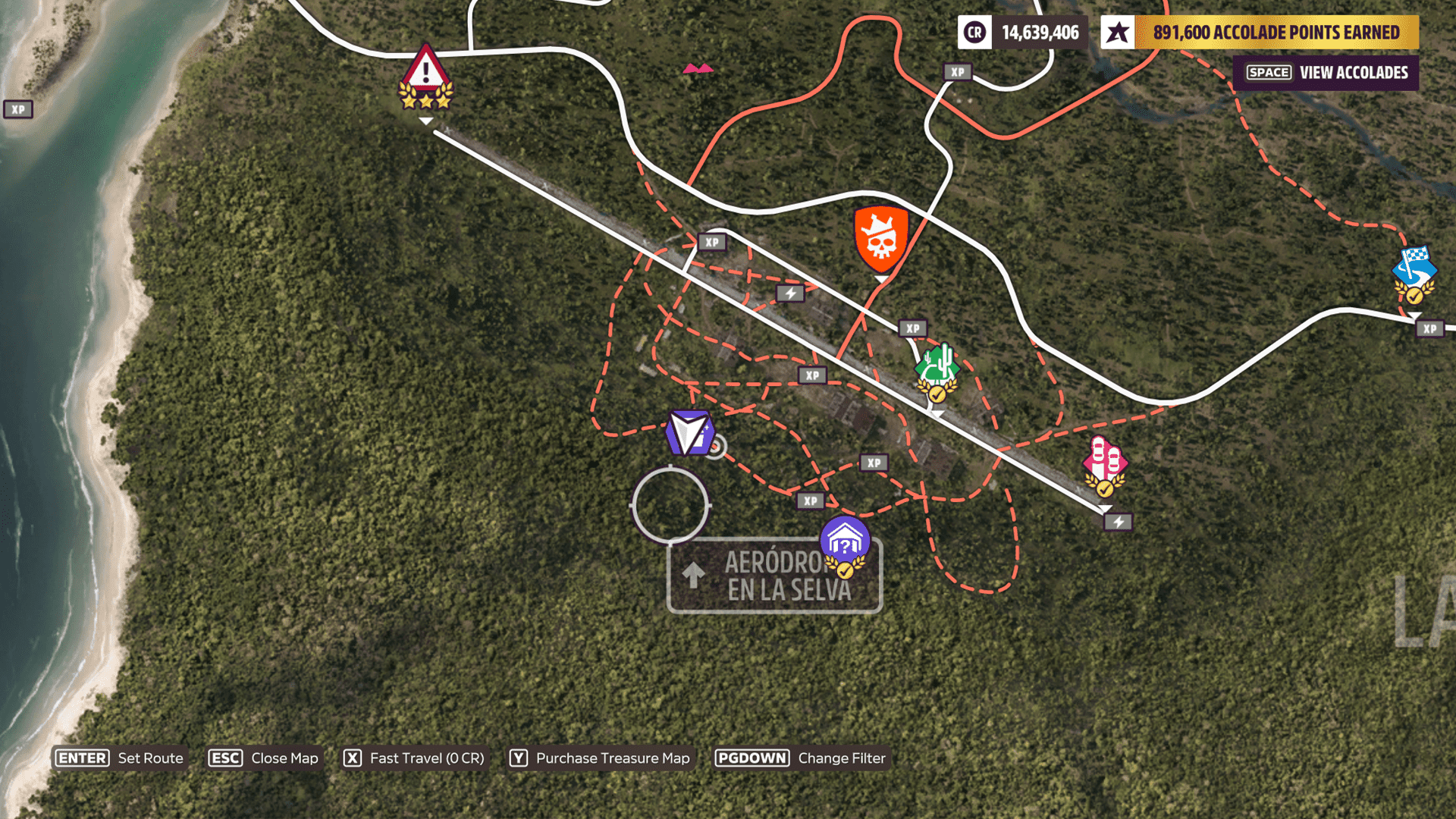Open View Accolades
Screen dimensions: 1456x819
[x=1326, y=73]
